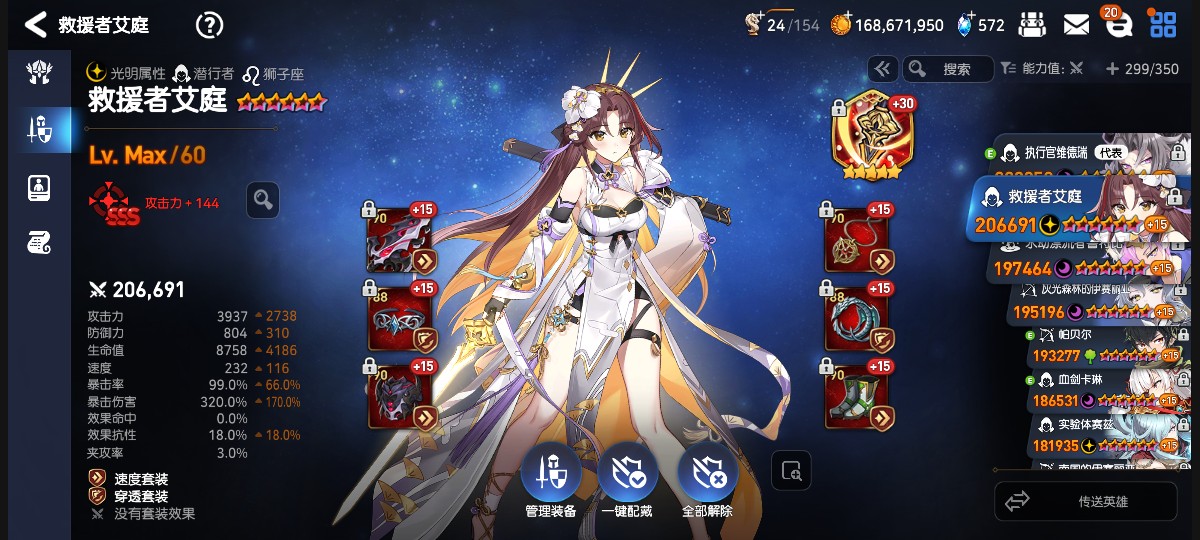Select the equipped helmet slot
The height and width of the screenshot is (540, 1200).
pyautogui.click(x=401, y=318)
